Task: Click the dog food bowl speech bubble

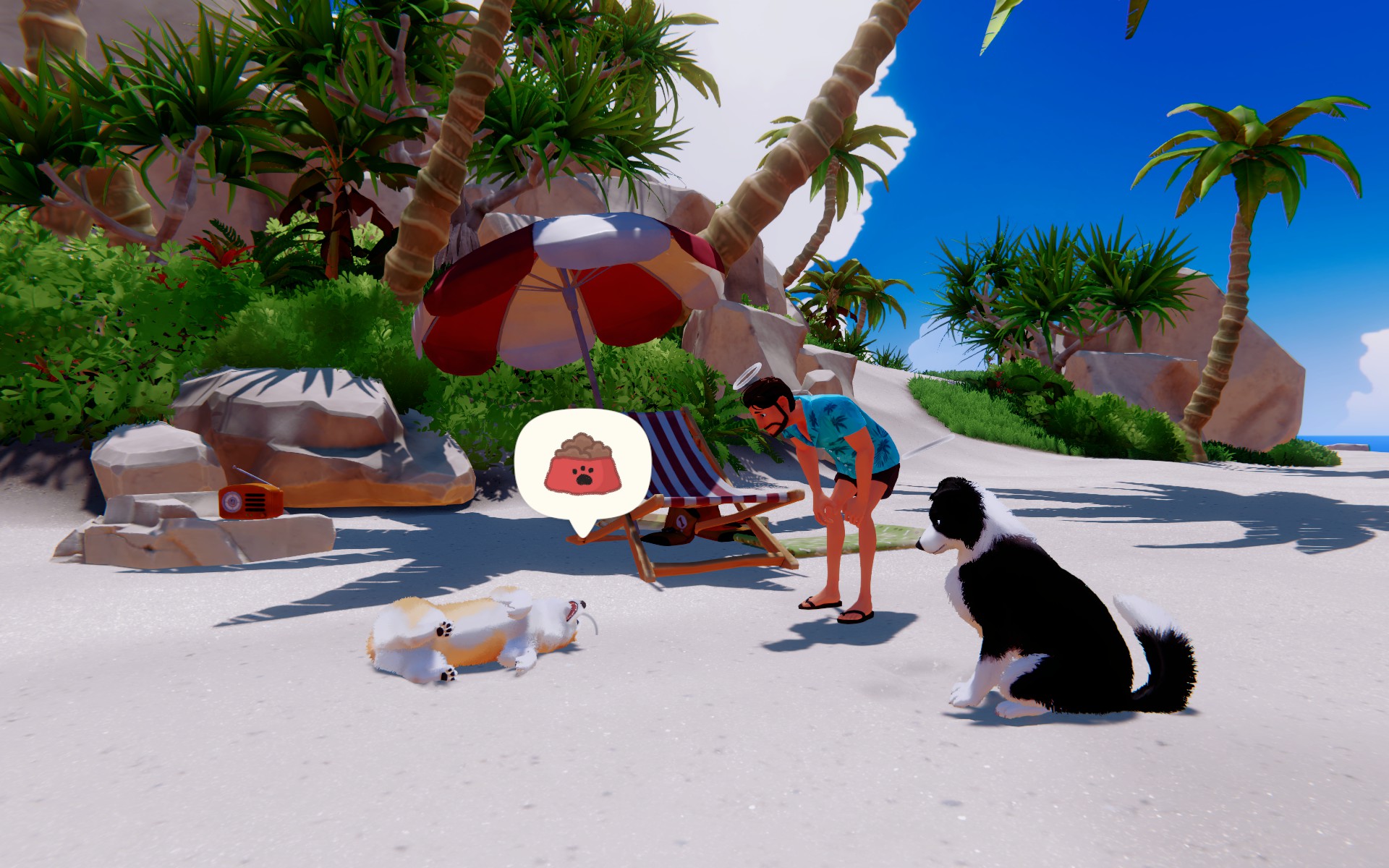Action: click(x=582, y=467)
